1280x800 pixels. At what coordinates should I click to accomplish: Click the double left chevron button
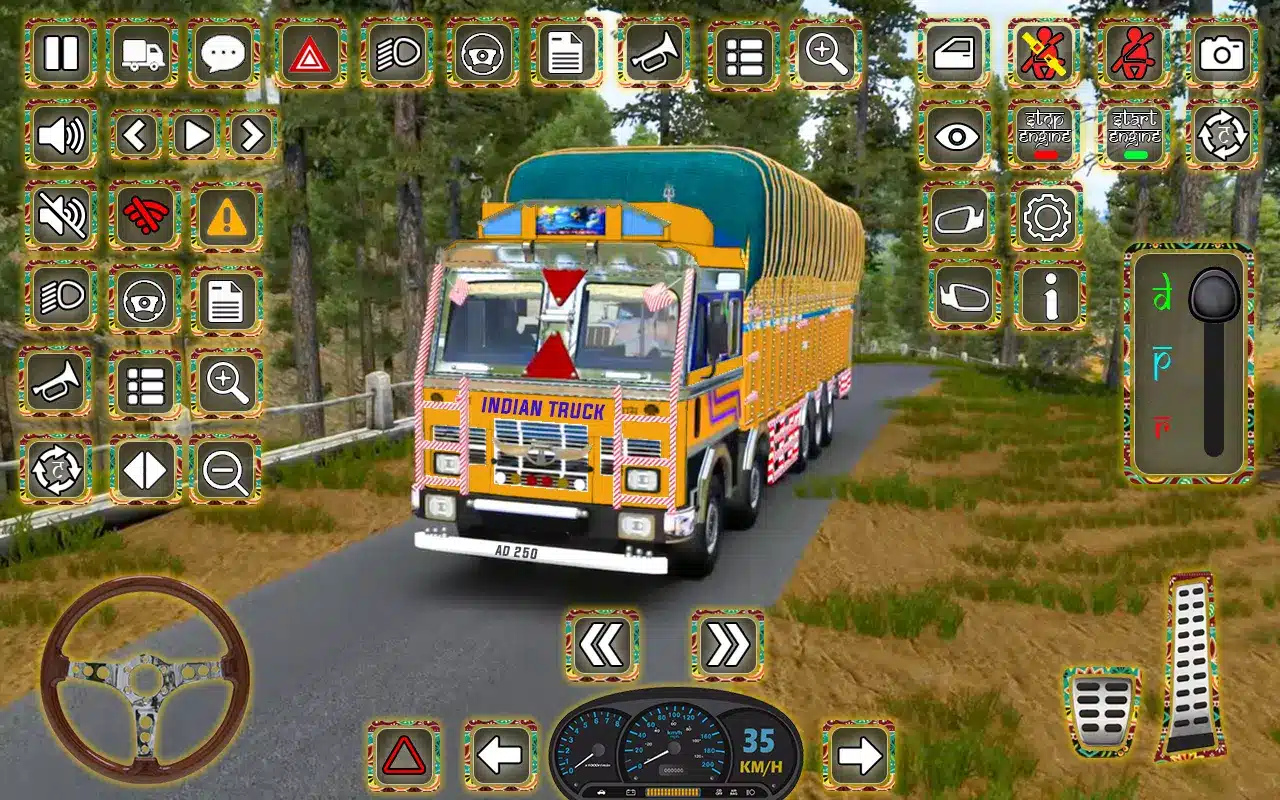coord(602,645)
